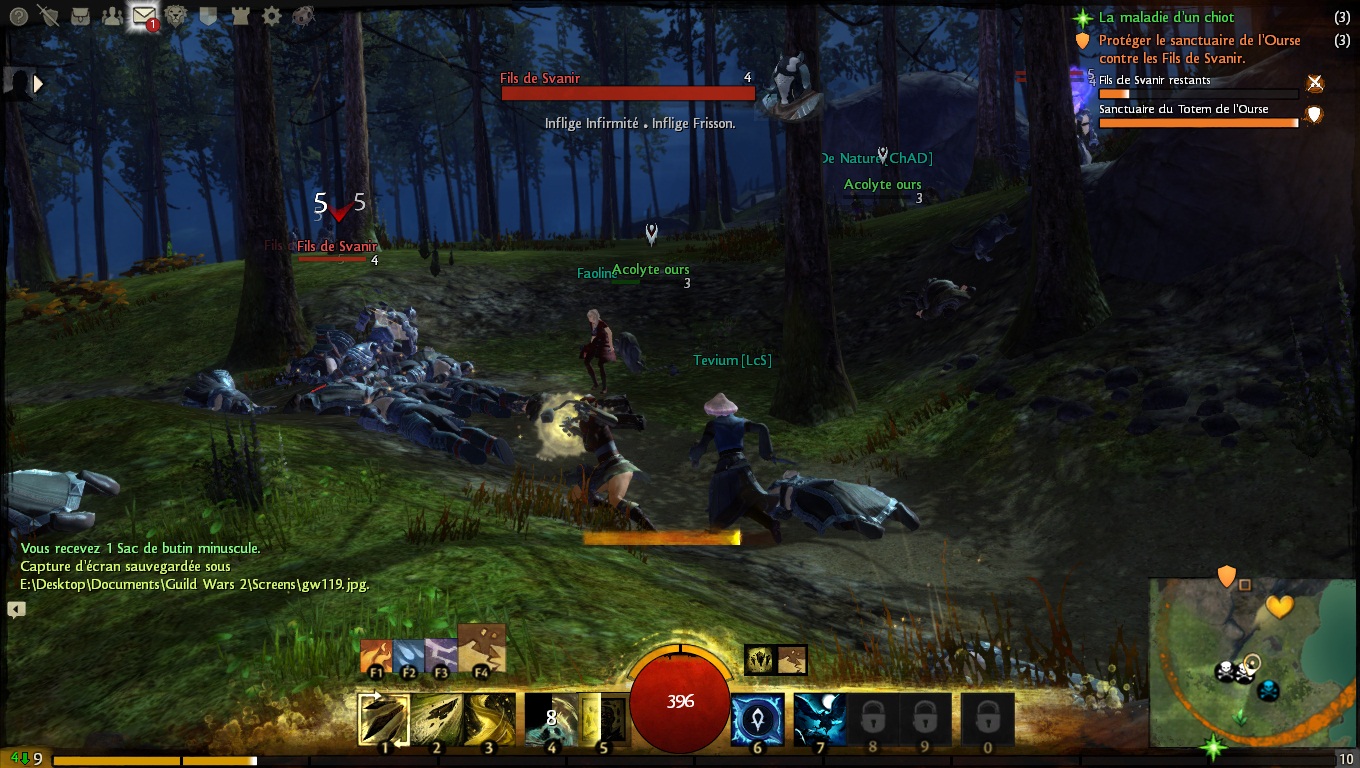The image size is (1360, 768).
Task: Open the help question mark menu
Action: pos(18,16)
